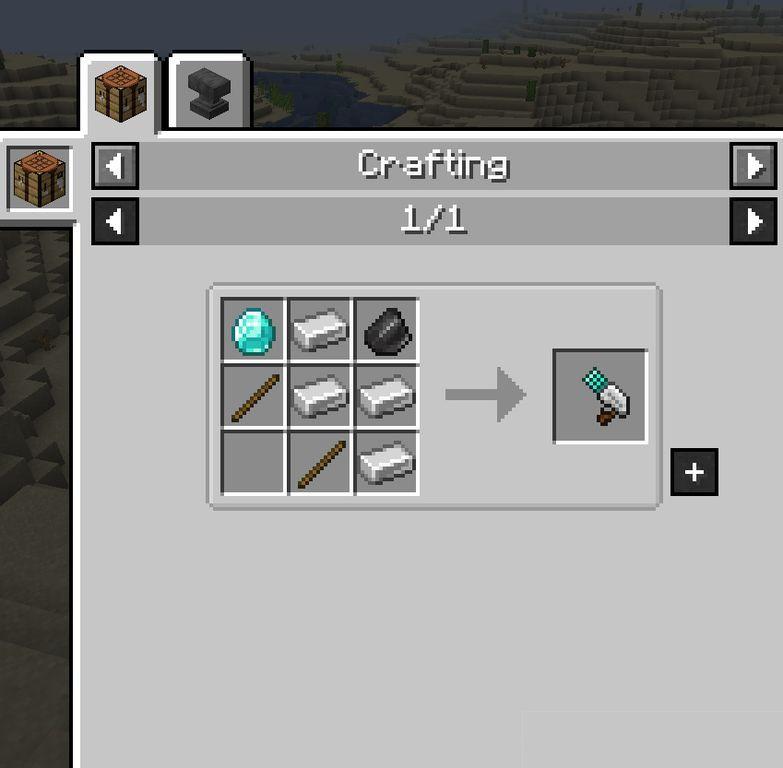The width and height of the screenshot is (783, 768).
Task: Select the diamond ingredient slot
Action: tap(253, 330)
